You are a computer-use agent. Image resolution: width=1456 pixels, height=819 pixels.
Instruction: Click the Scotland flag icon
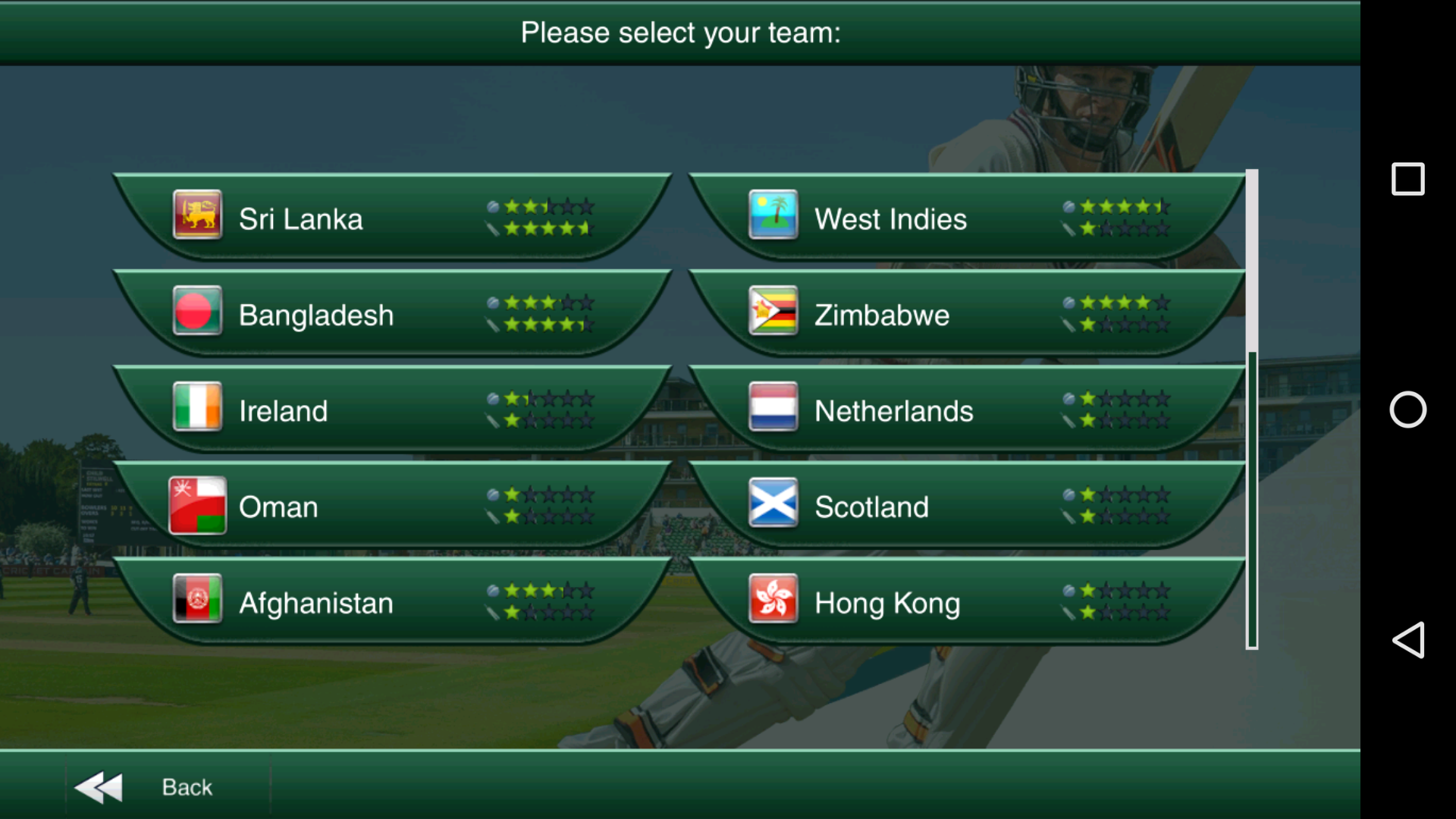pyautogui.click(x=773, y=507)
